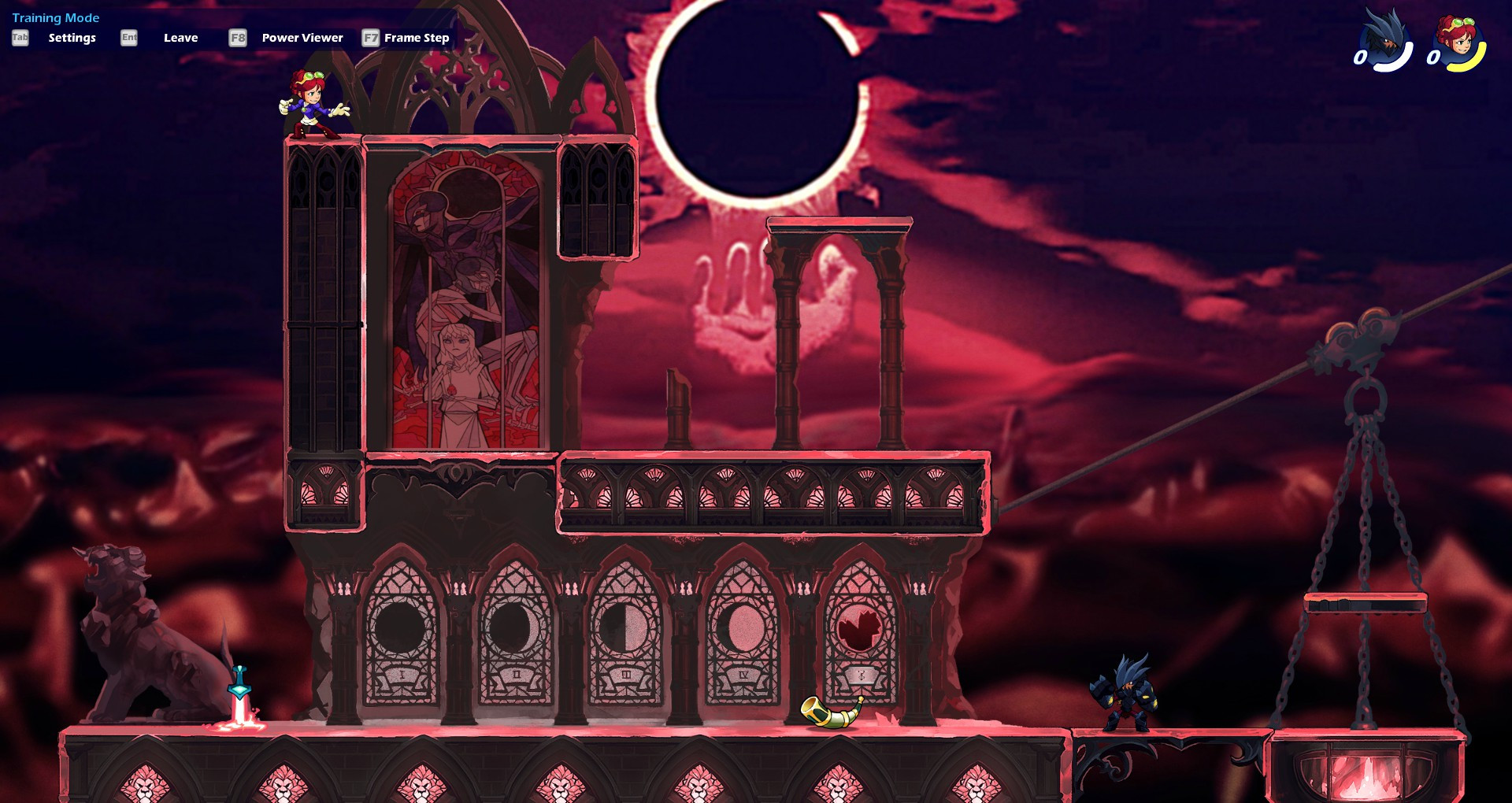Click the Training Mode title label

coord(55,17)
